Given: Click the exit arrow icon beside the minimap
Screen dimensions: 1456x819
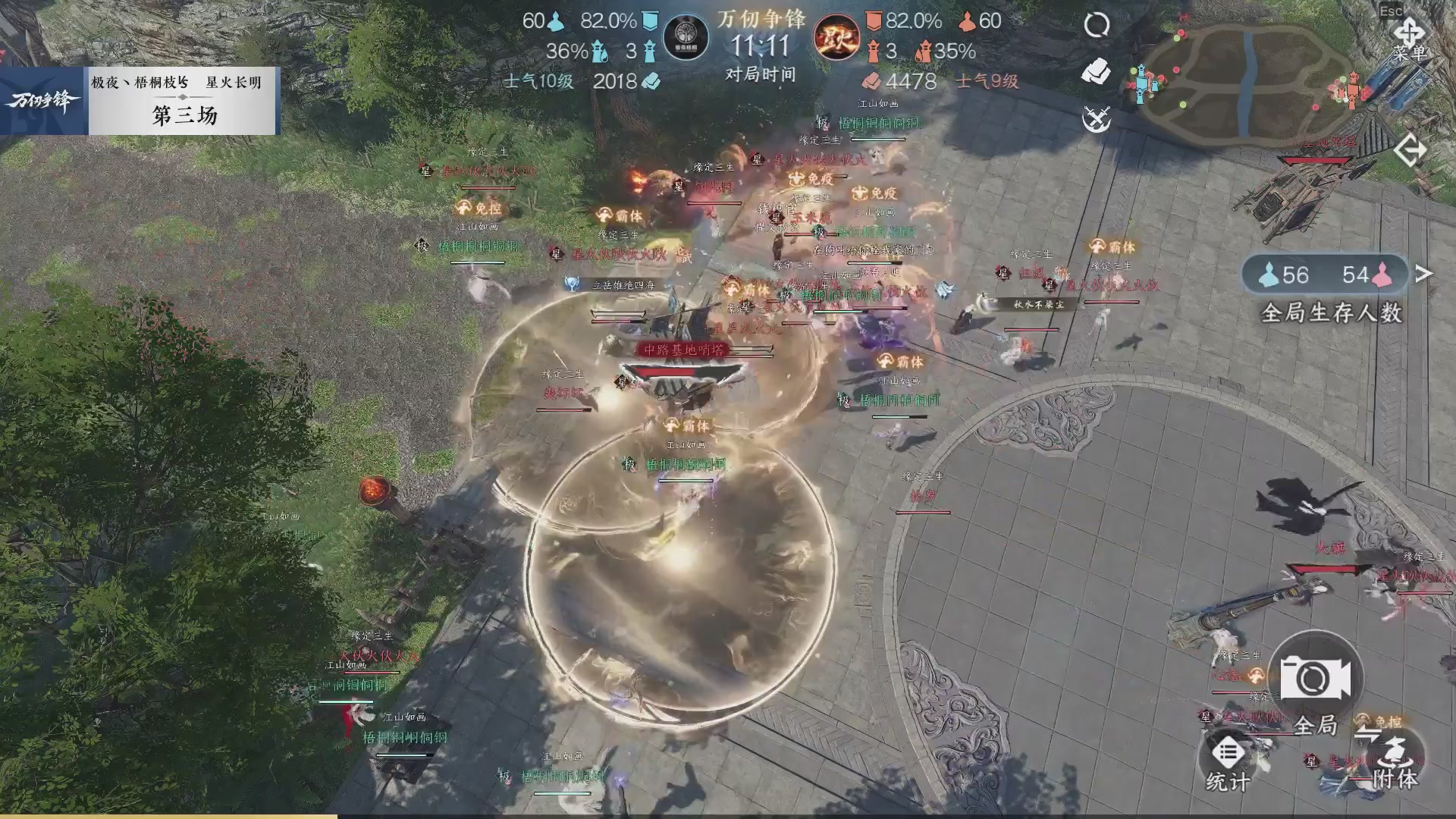Looking at the screenshot, I should pos(1410,149).
